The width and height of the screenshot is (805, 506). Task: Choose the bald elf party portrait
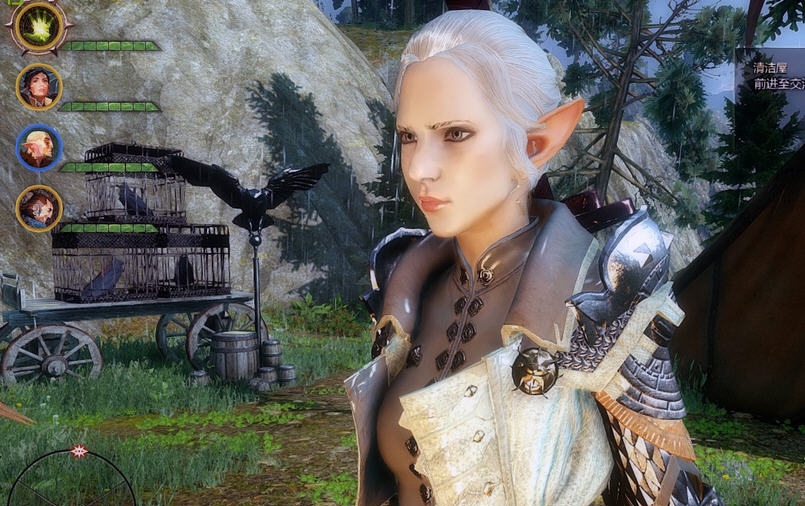click(39, 148)
